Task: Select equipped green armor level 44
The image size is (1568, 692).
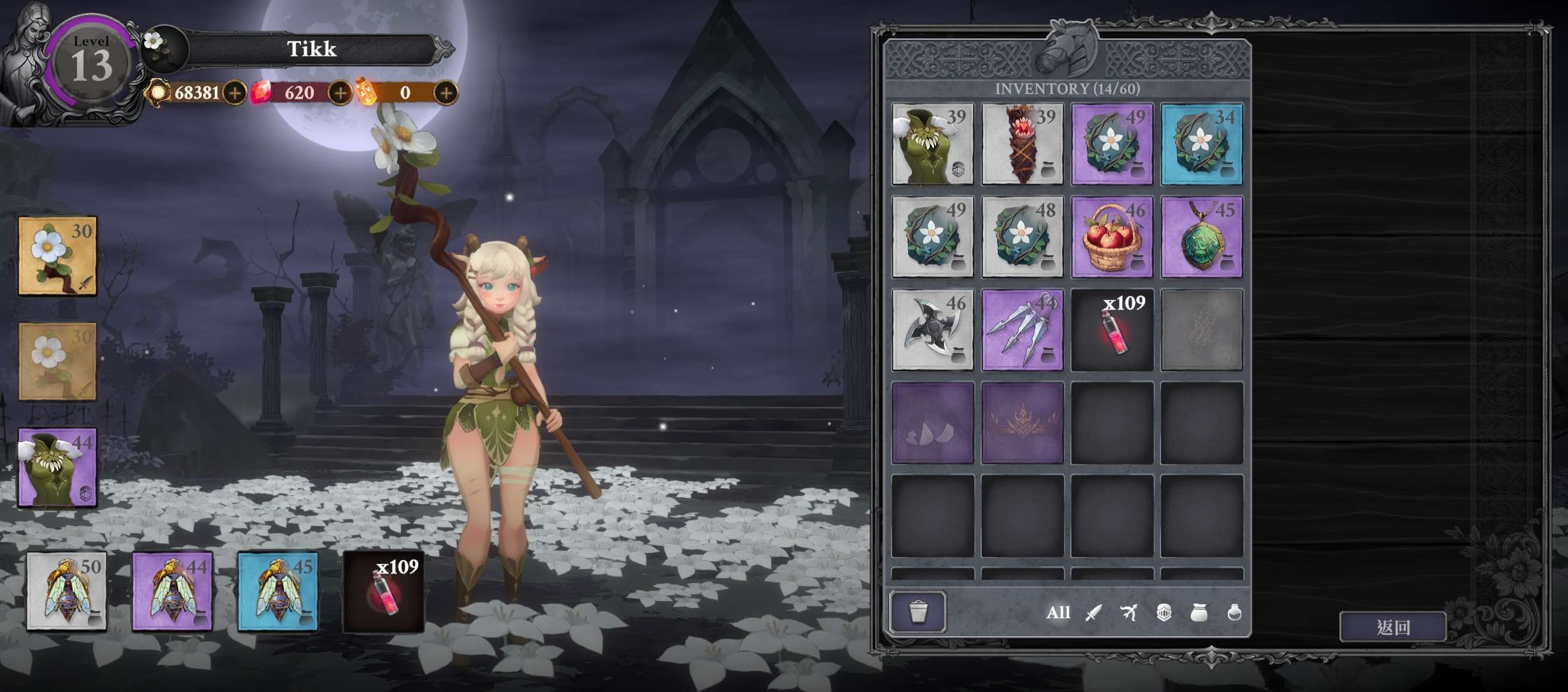Action: click(58, 468)
